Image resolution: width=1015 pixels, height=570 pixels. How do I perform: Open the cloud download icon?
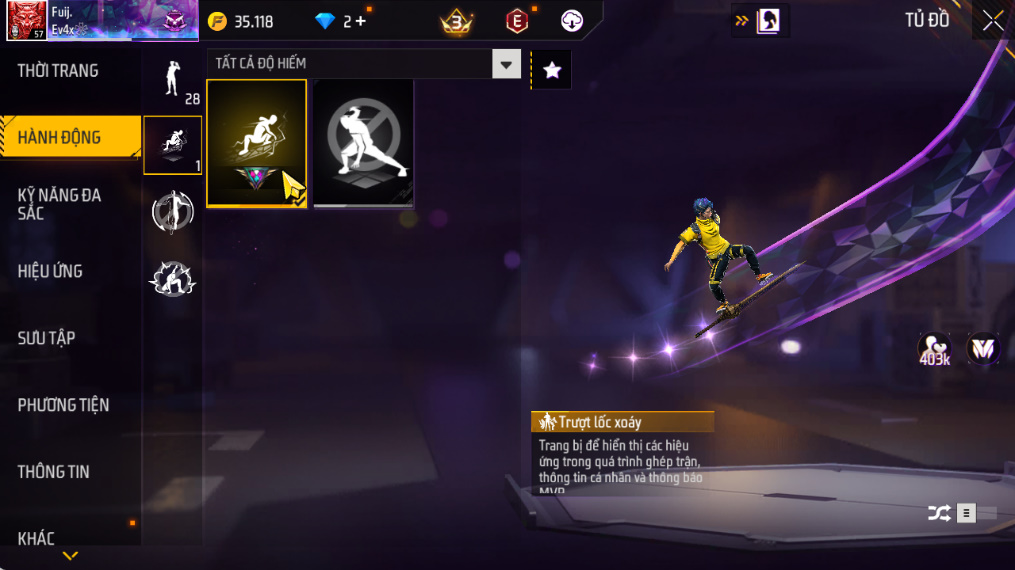[572, 21]
